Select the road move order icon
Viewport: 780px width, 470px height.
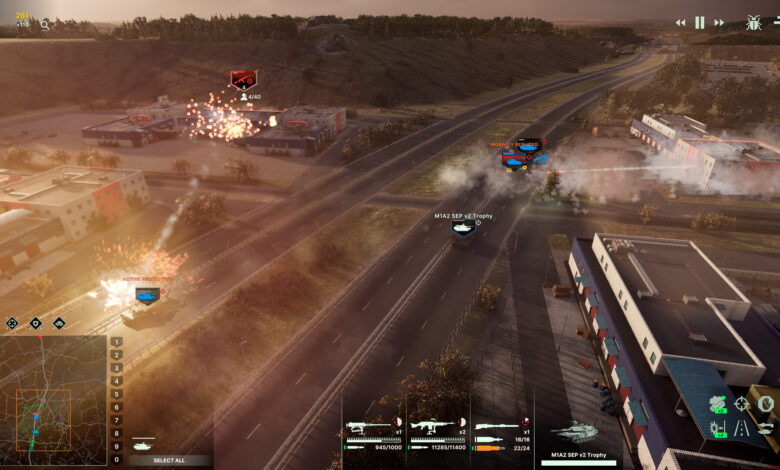741,428
